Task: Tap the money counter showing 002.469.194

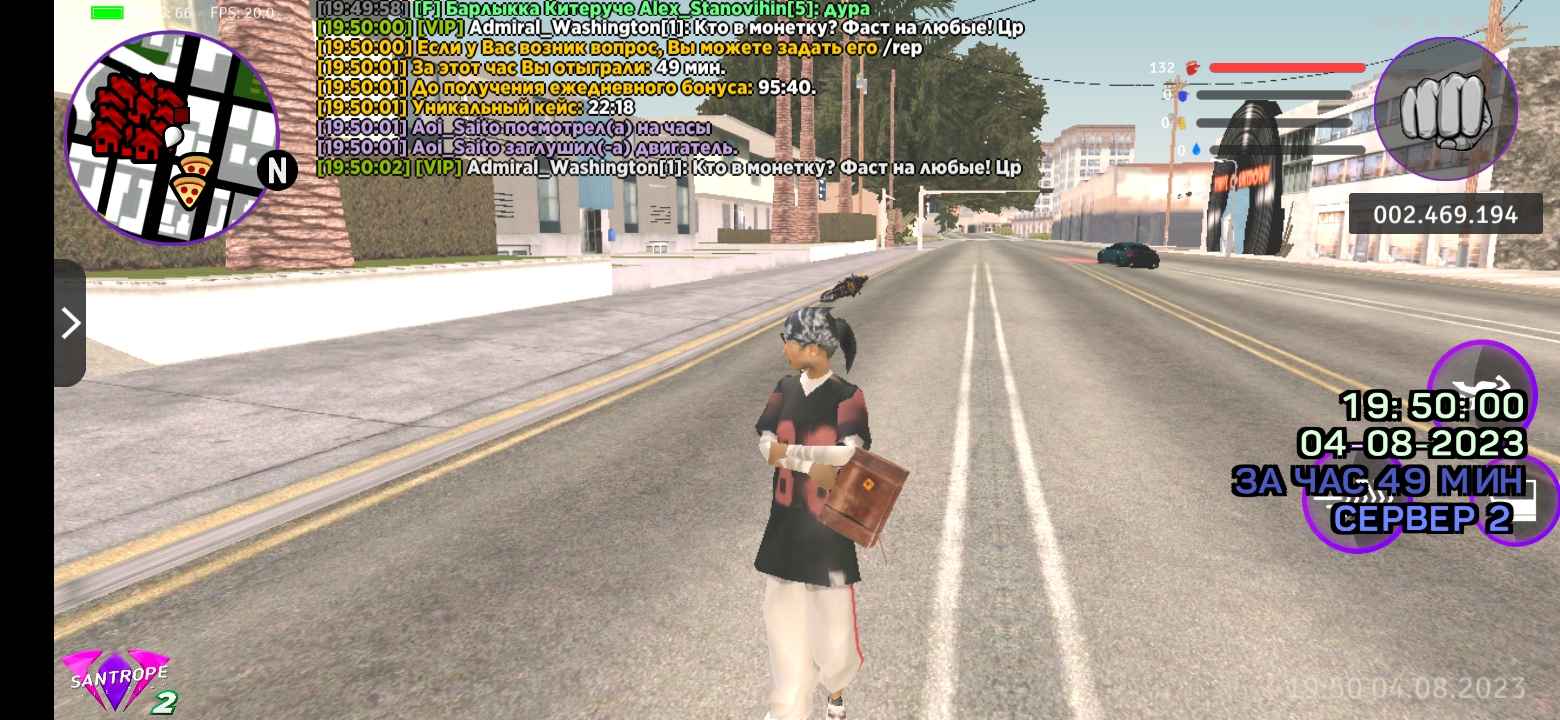Action: pos(1445,212)
